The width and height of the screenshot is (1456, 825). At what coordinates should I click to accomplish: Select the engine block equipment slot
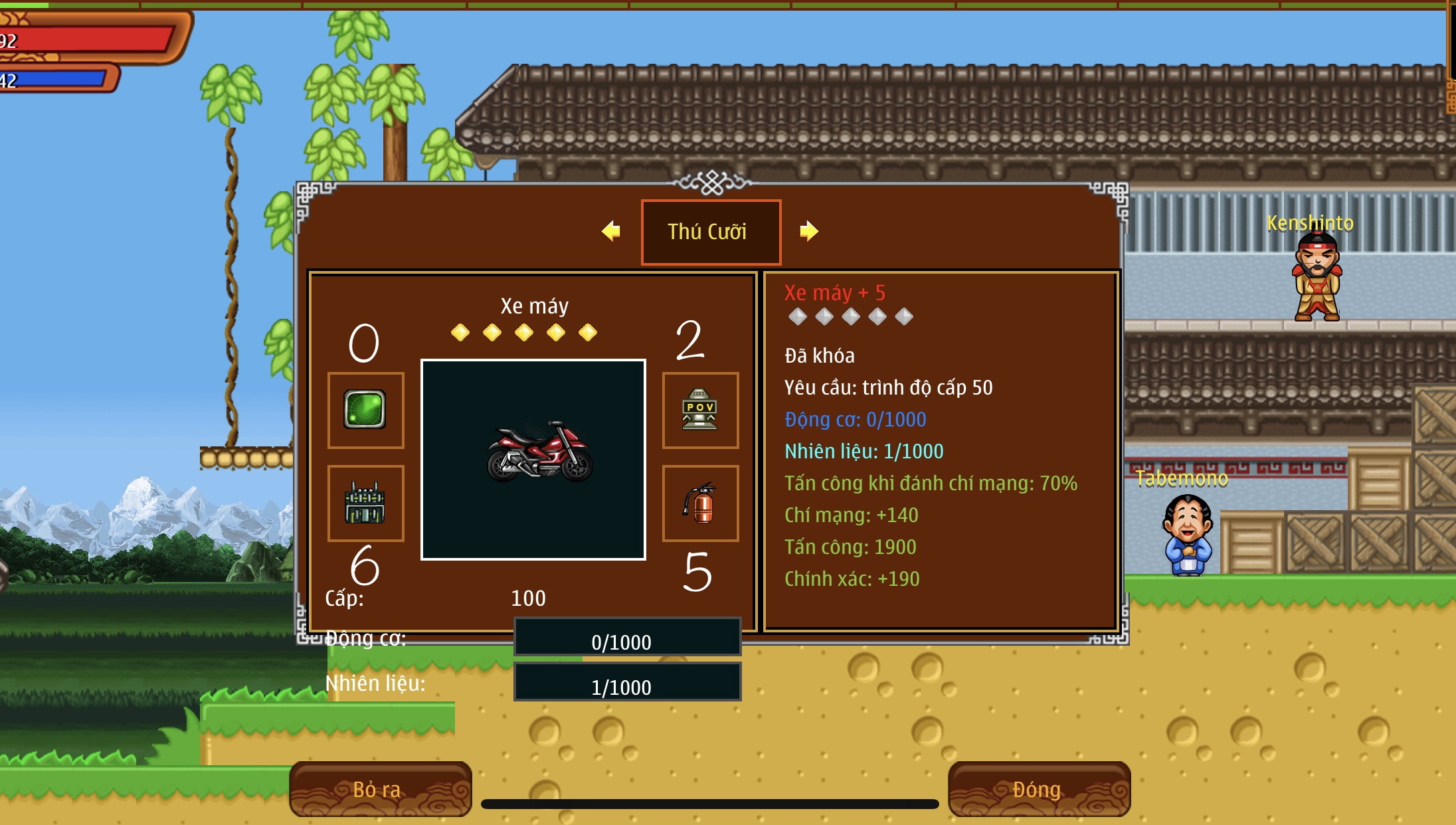tap(365, 503)
